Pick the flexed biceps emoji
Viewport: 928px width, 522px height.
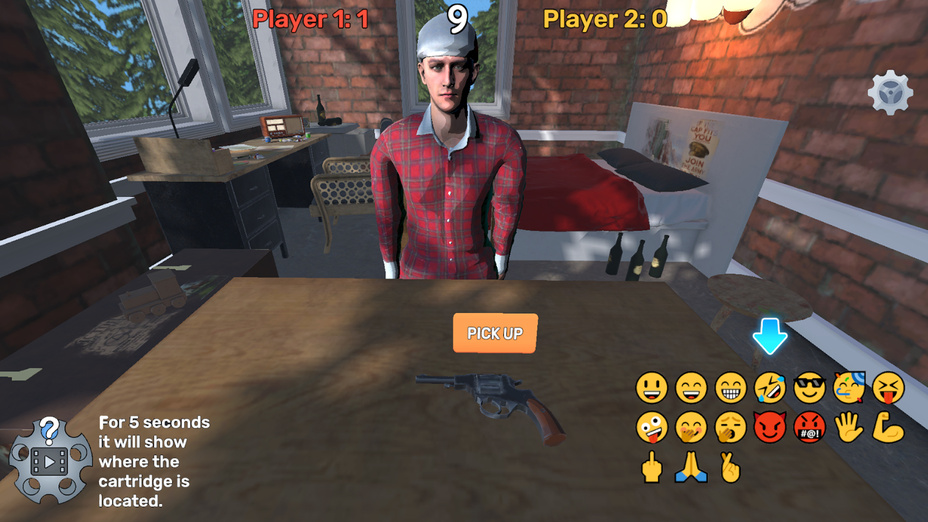[x=888, y=427]
